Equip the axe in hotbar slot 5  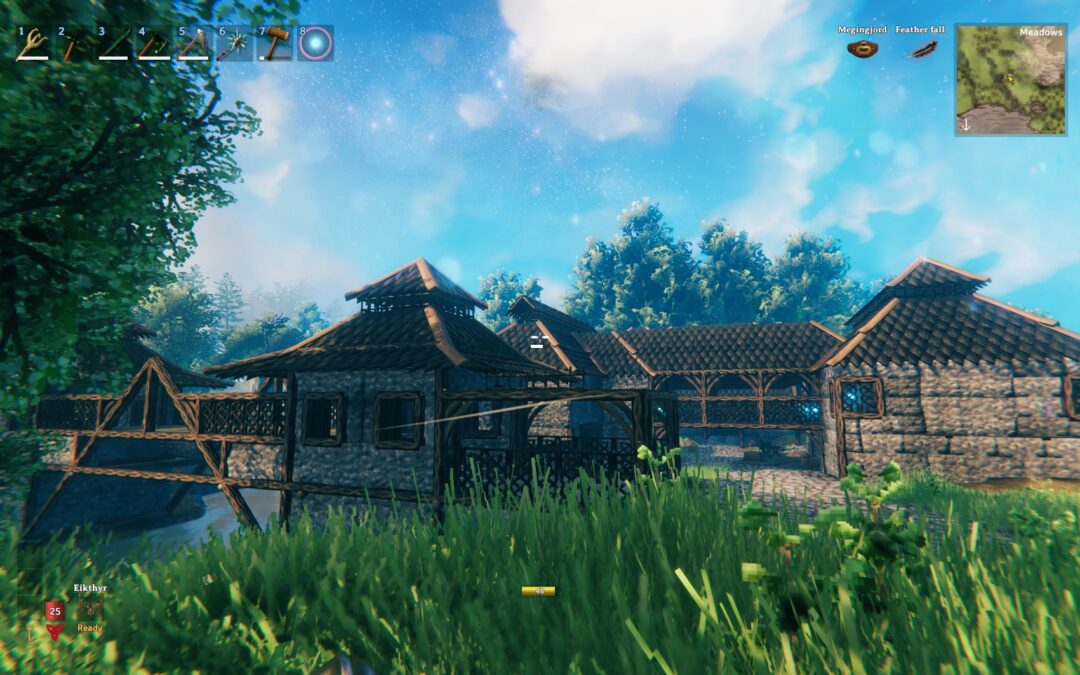(193, 44)
